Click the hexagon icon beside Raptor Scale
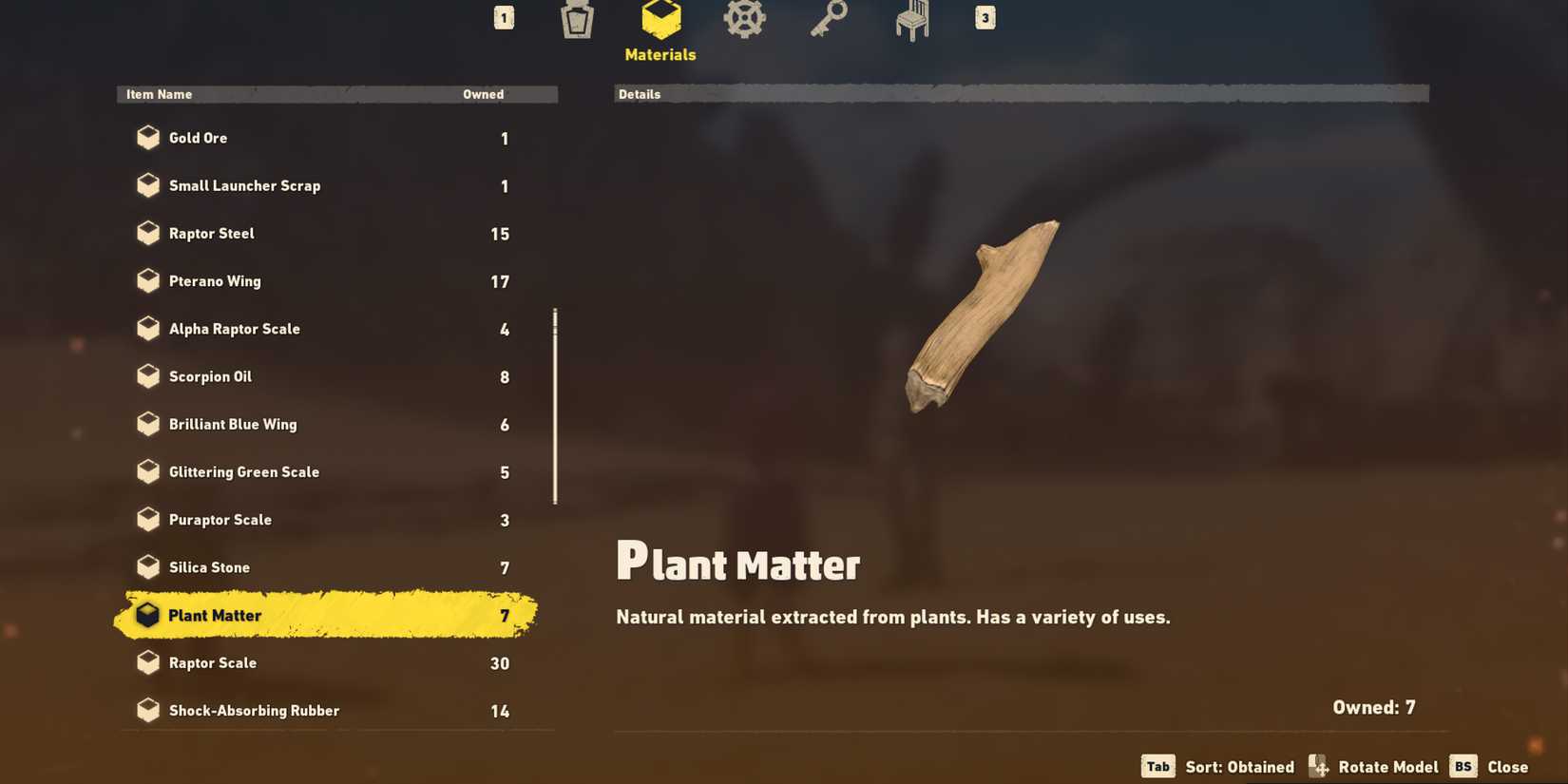 point(147,662)
